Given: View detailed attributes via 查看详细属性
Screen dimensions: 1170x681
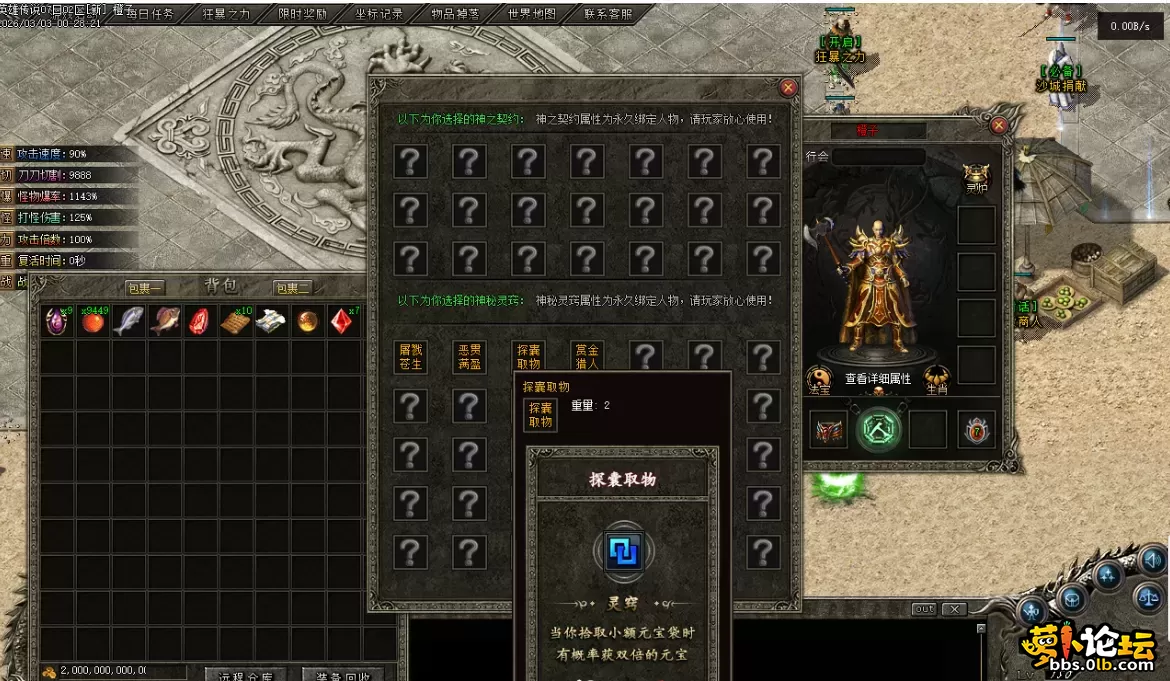Looking at the screenshot, I should [x=877, y=379].
